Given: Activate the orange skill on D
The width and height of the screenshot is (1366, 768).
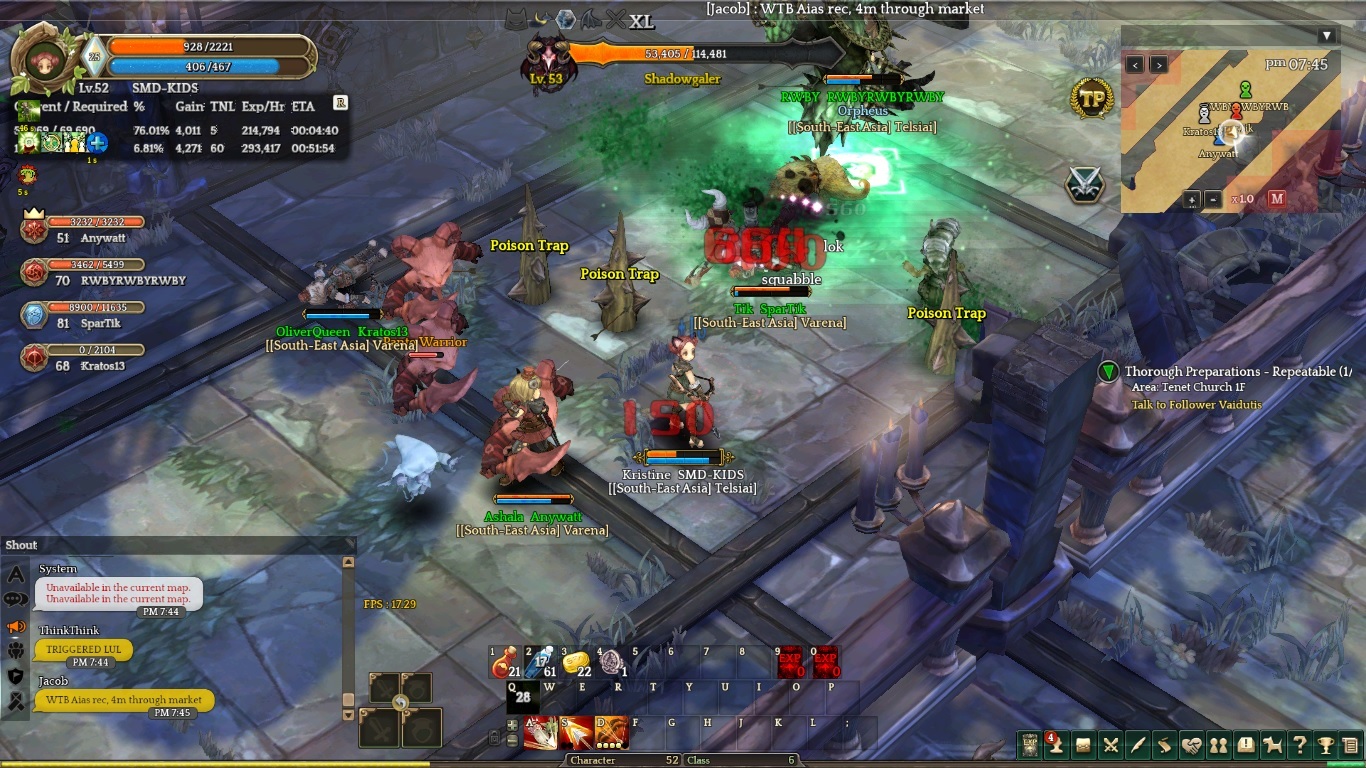Looking at the screenshot, I should pos(611,733).
